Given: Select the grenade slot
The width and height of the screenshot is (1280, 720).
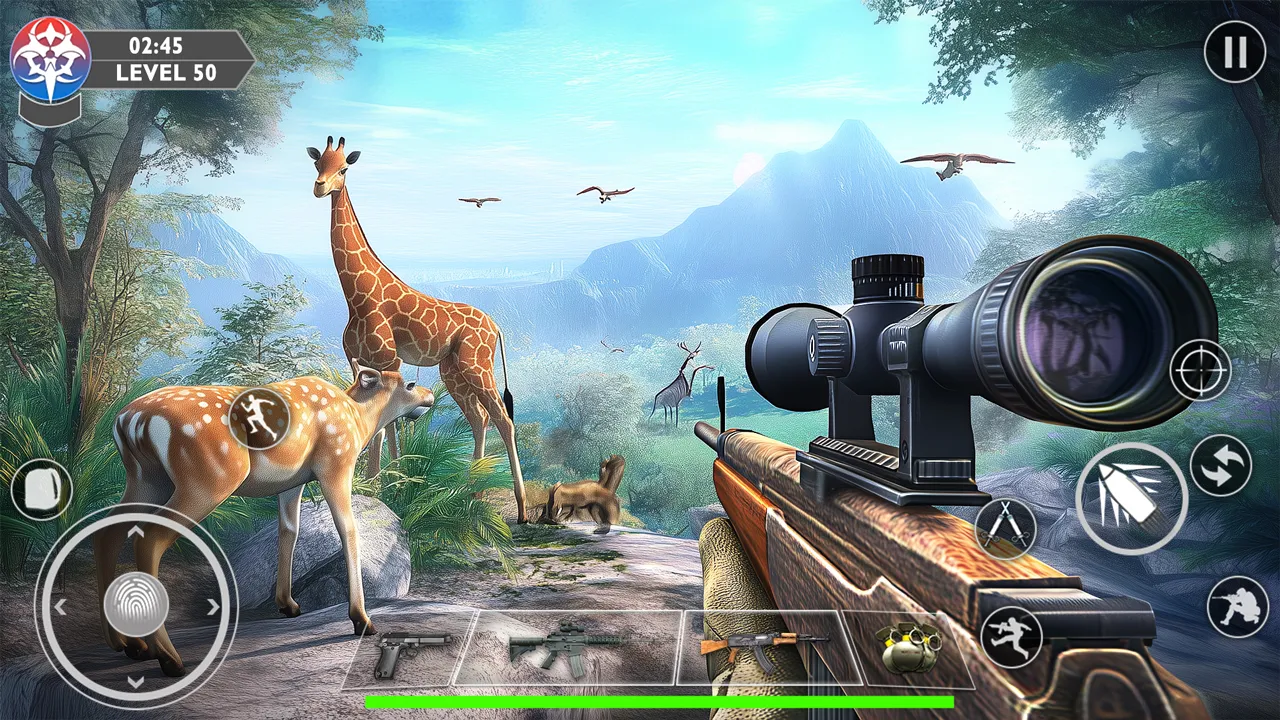Looking at the screenshot, I should click(910, 648).
